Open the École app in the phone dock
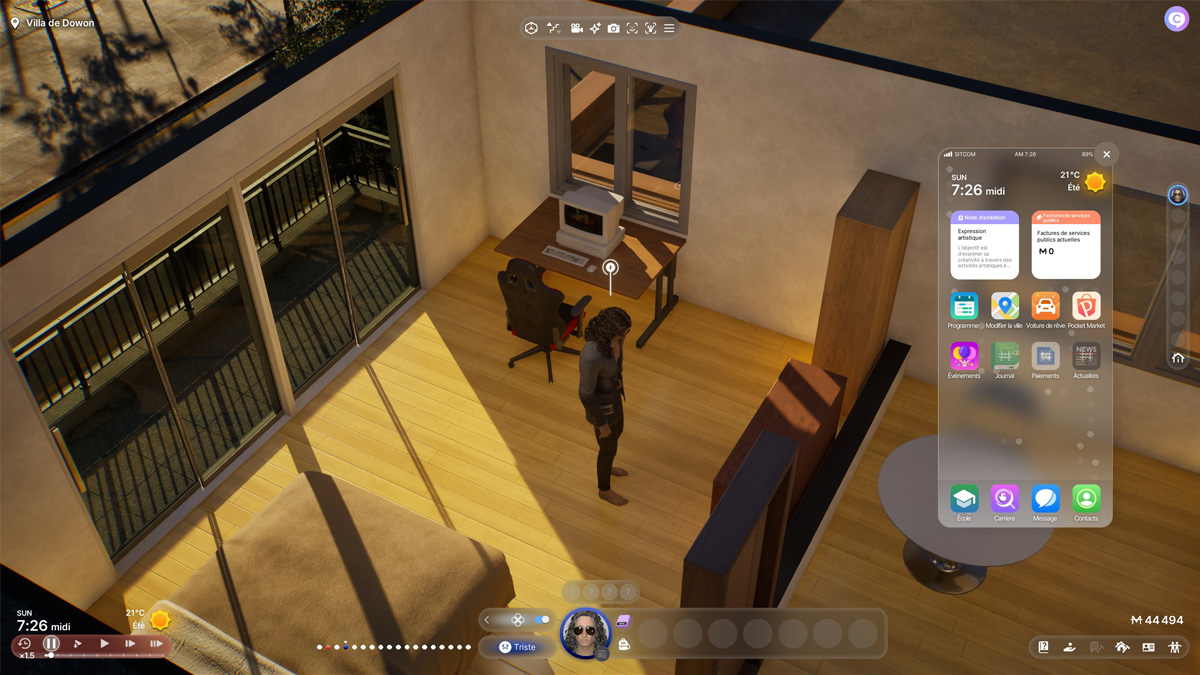Screen dimensions: 1200x675 tap(964, 499)
